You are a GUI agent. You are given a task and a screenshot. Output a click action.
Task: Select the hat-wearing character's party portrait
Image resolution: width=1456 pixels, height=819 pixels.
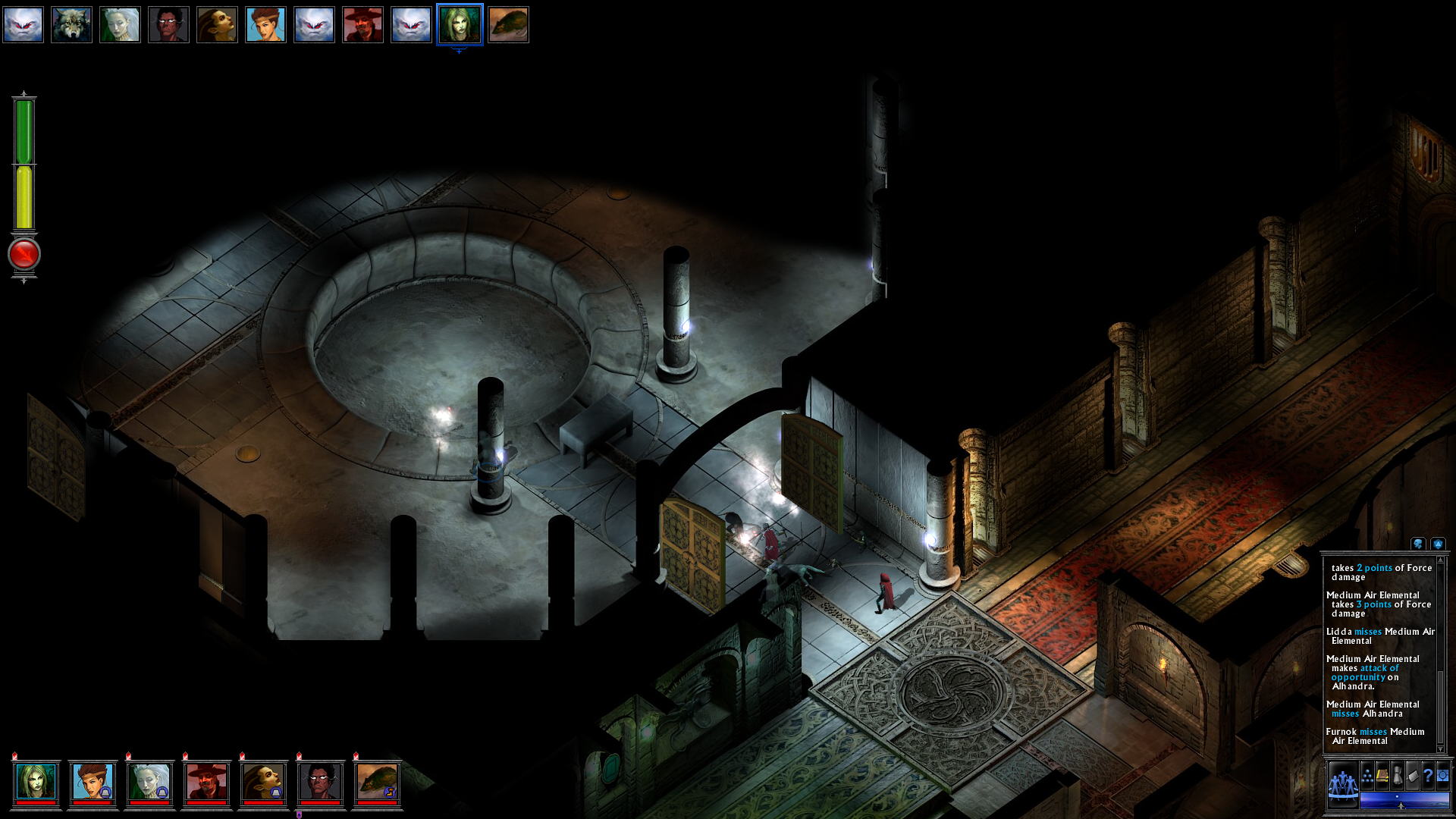208,781
